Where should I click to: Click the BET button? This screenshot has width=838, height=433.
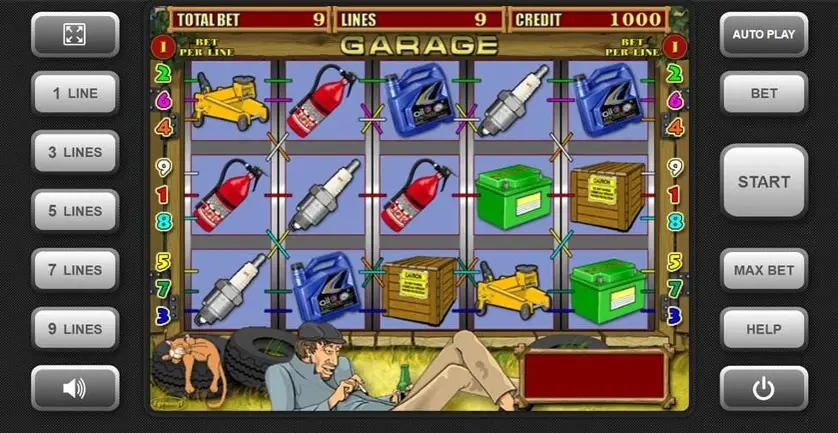763,93
